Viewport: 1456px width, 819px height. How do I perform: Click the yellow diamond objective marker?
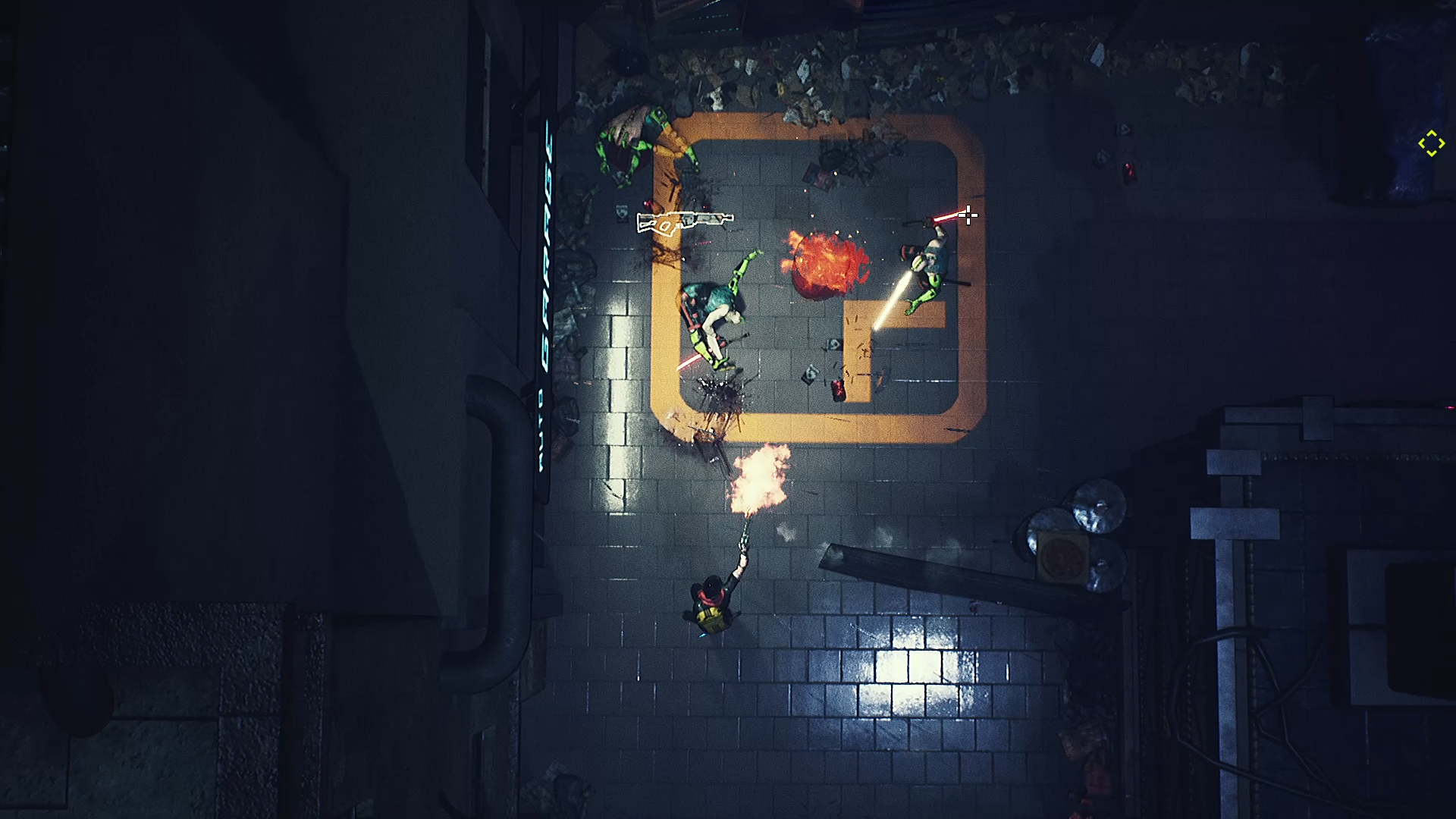1431,143
